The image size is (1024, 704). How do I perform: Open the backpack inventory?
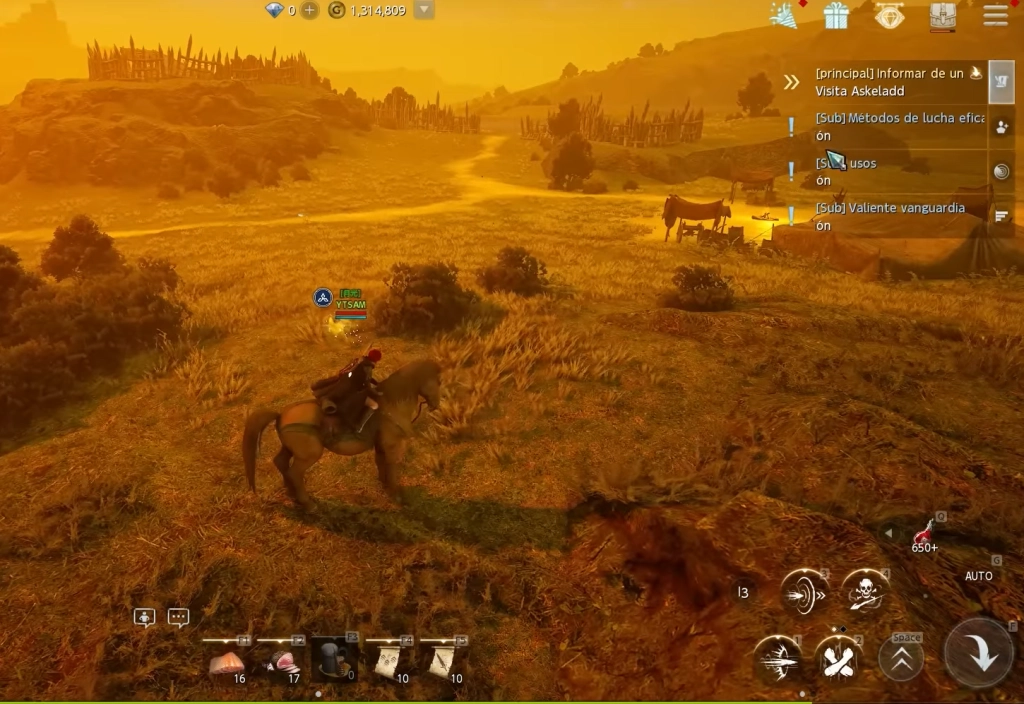(x=942, y=16)
